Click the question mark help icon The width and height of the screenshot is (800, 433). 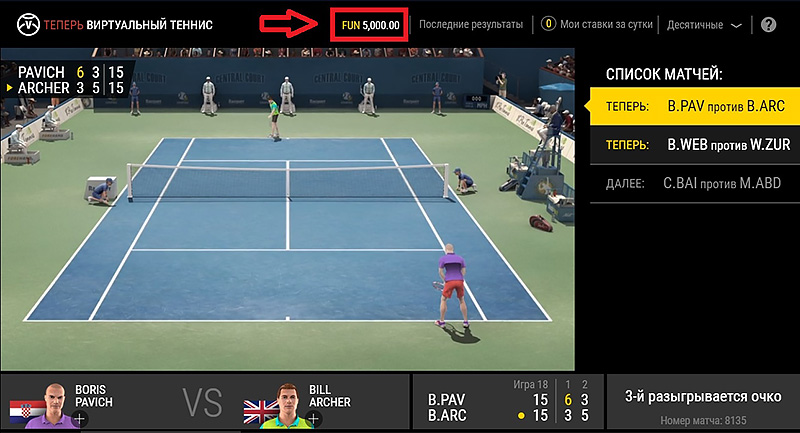(769, 25)
